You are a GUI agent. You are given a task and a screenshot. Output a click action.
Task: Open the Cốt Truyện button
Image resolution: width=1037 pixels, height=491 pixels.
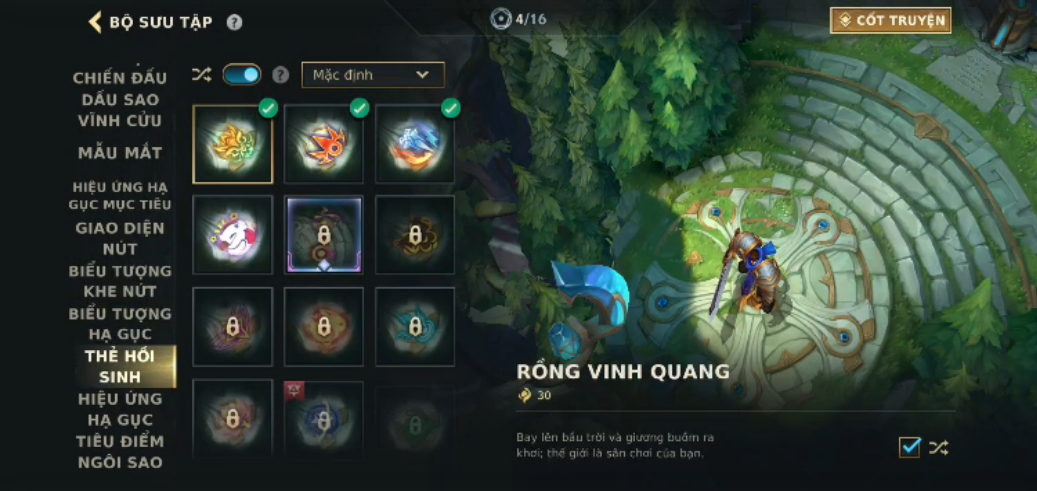(x=890, y=20)
